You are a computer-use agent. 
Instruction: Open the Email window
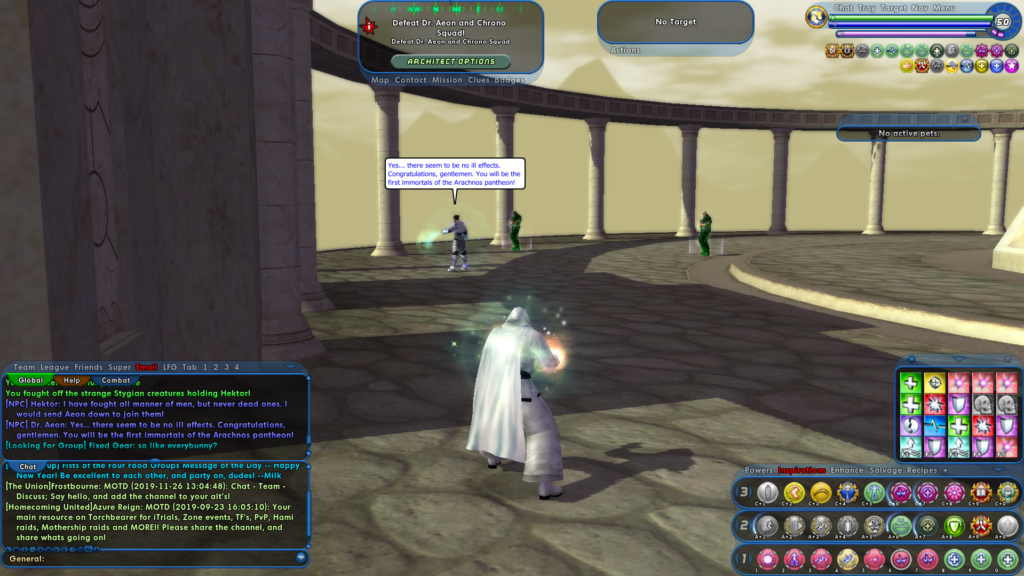click(147, 367)
